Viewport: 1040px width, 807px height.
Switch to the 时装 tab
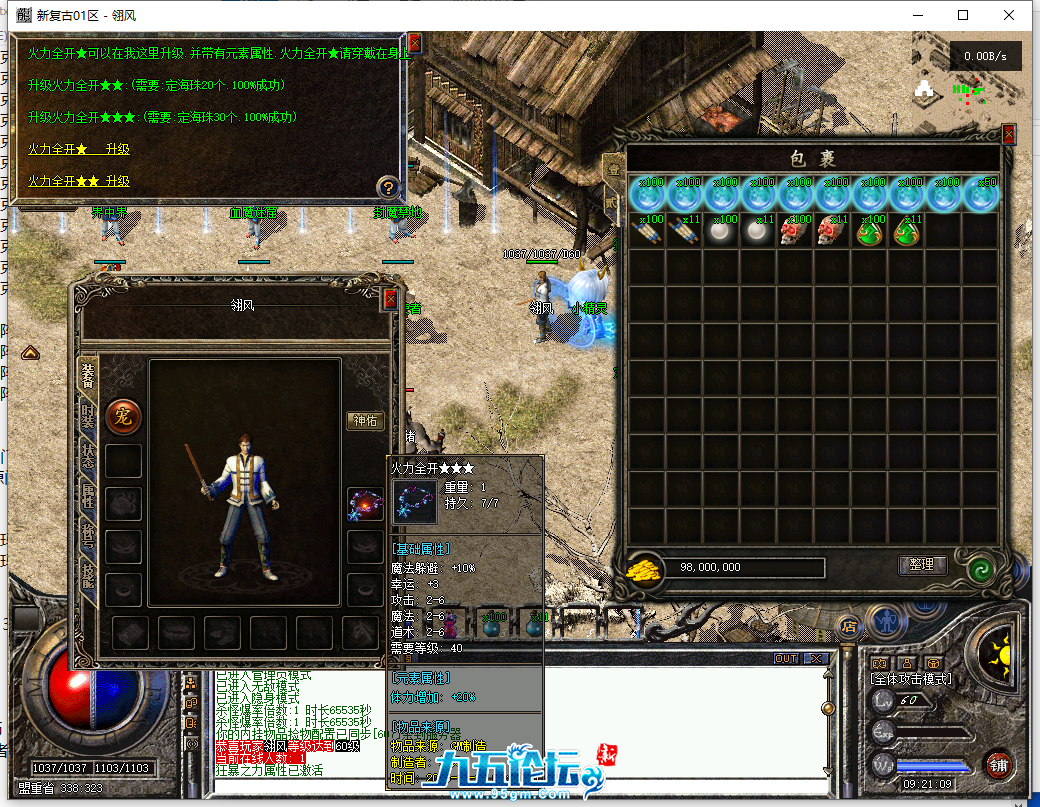click(89, 418)
